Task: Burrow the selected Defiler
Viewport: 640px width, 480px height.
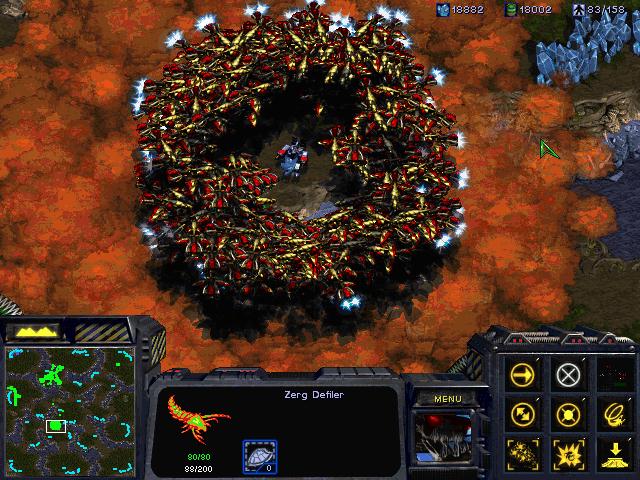Action: (612, 451)
